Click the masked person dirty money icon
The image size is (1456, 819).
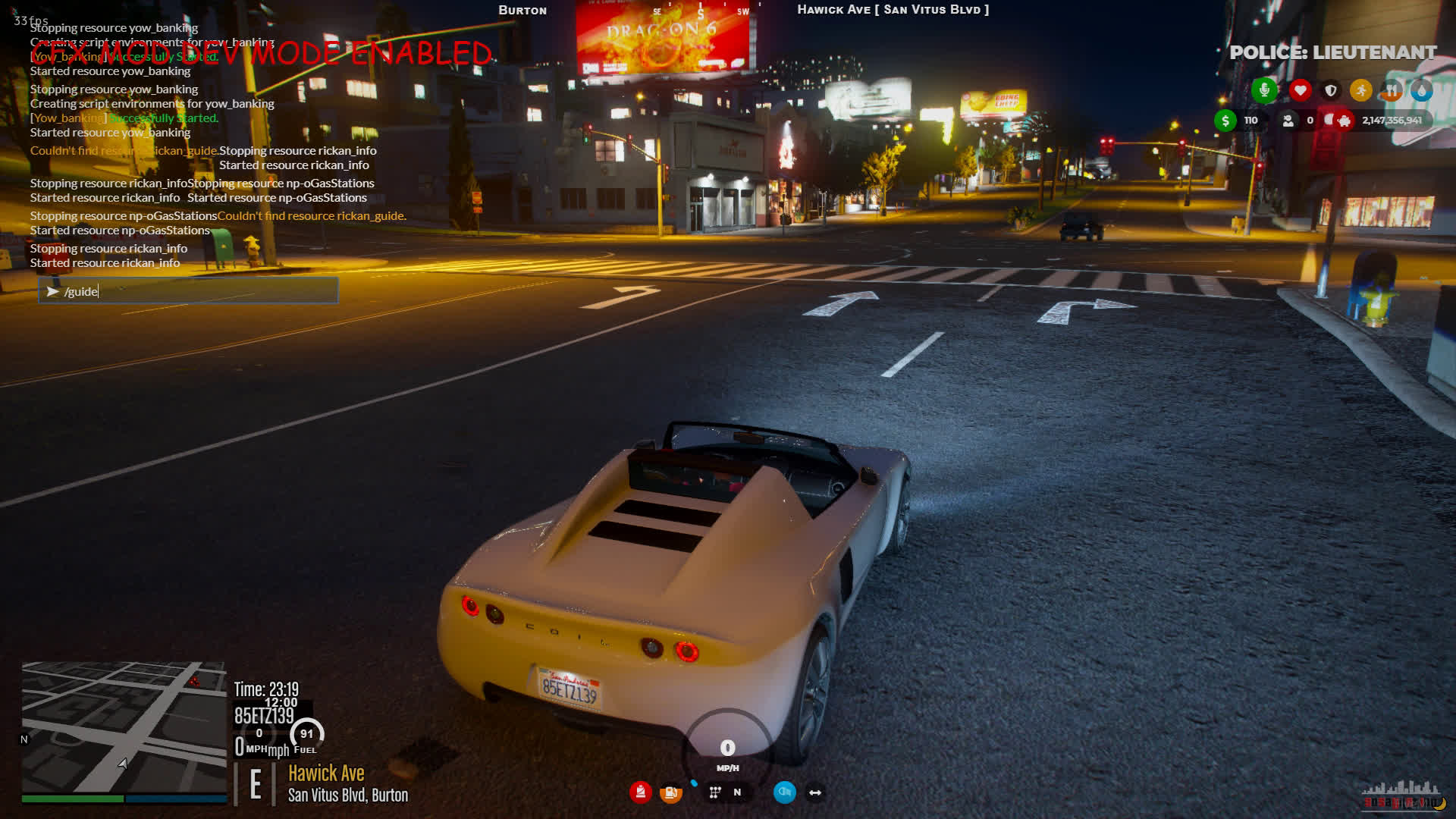pos(1288,121)
